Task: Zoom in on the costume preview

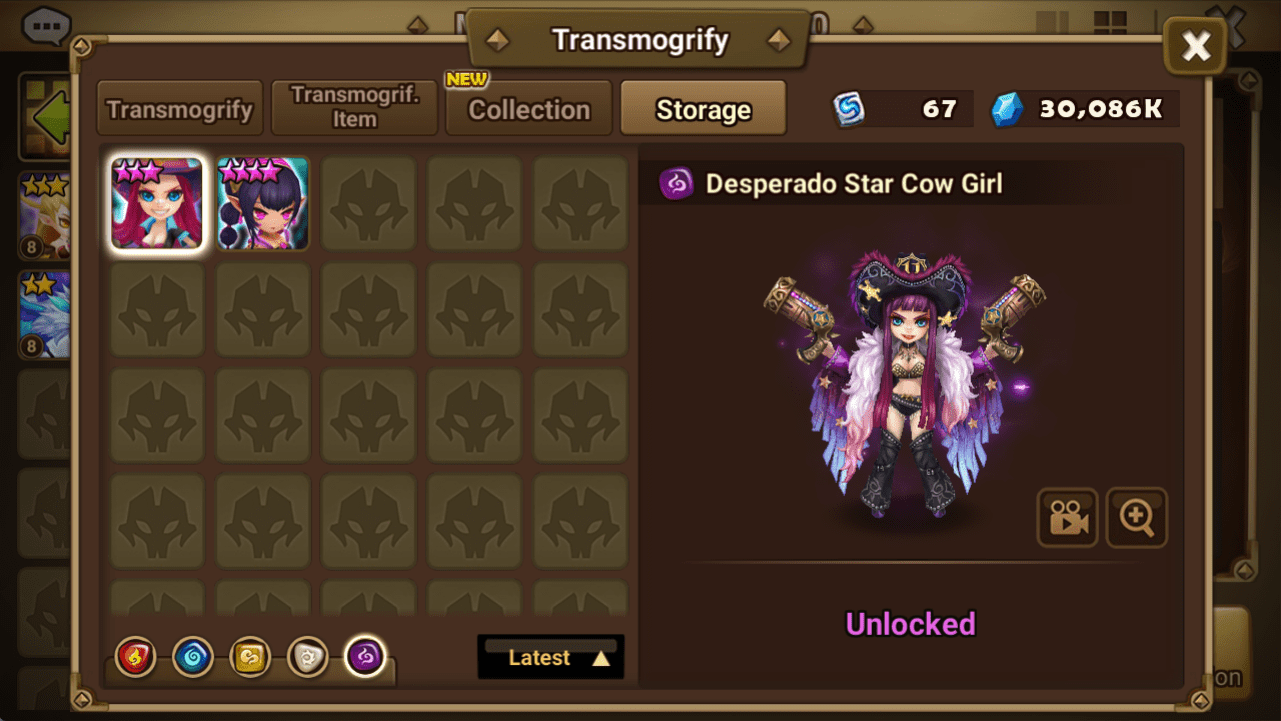Action: [x=1137, y=517]
